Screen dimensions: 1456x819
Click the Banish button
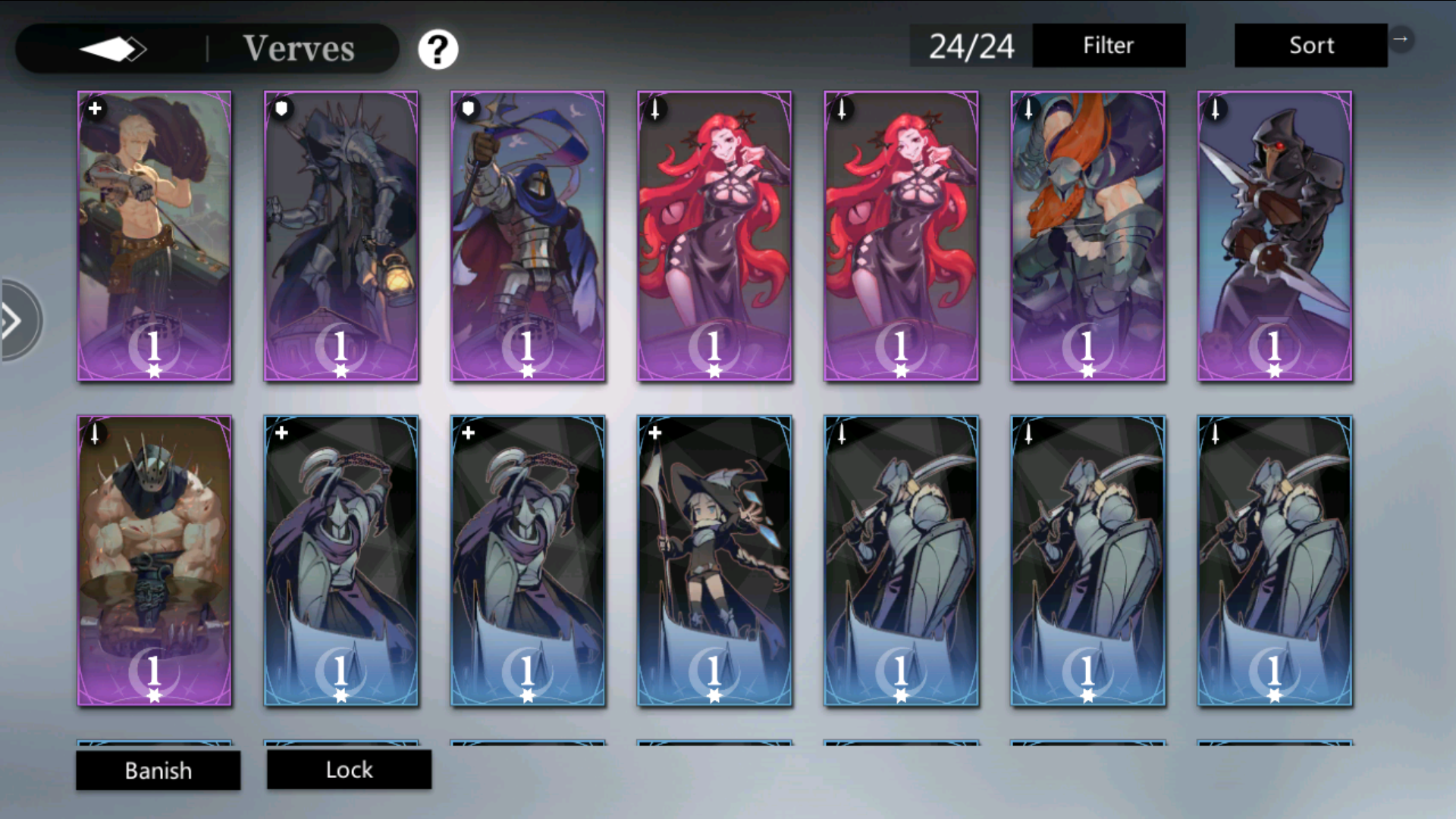click(x=158, y=770)
